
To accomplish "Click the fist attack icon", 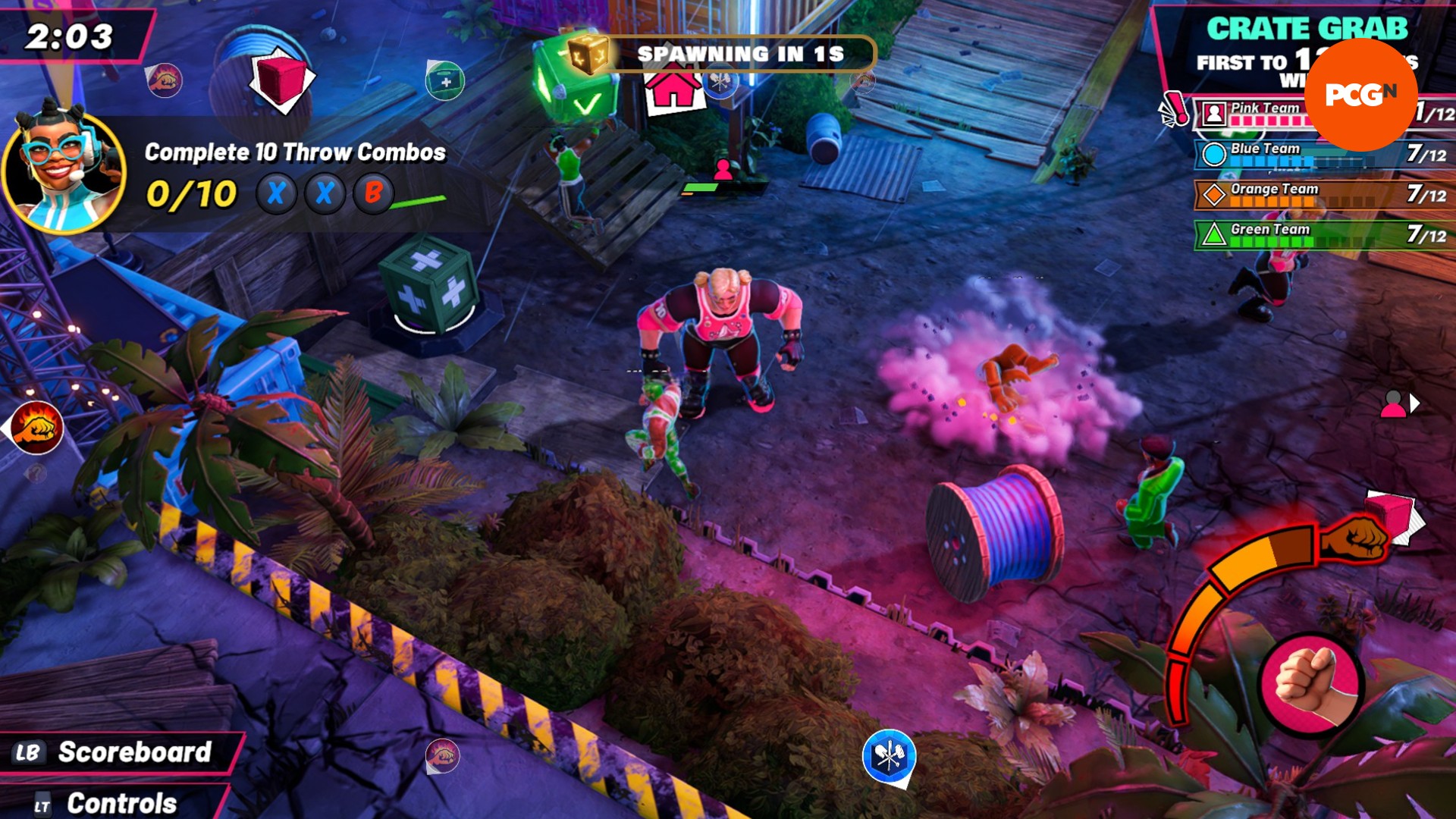I will [1310, 682].
